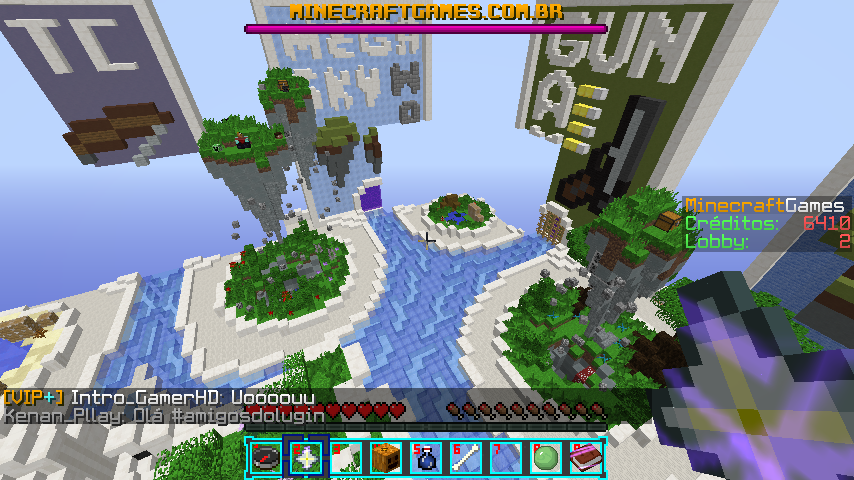Pick the blue potion bottle slot
The height and width of the screenshot is (480, 854).
tap(424, 458)
